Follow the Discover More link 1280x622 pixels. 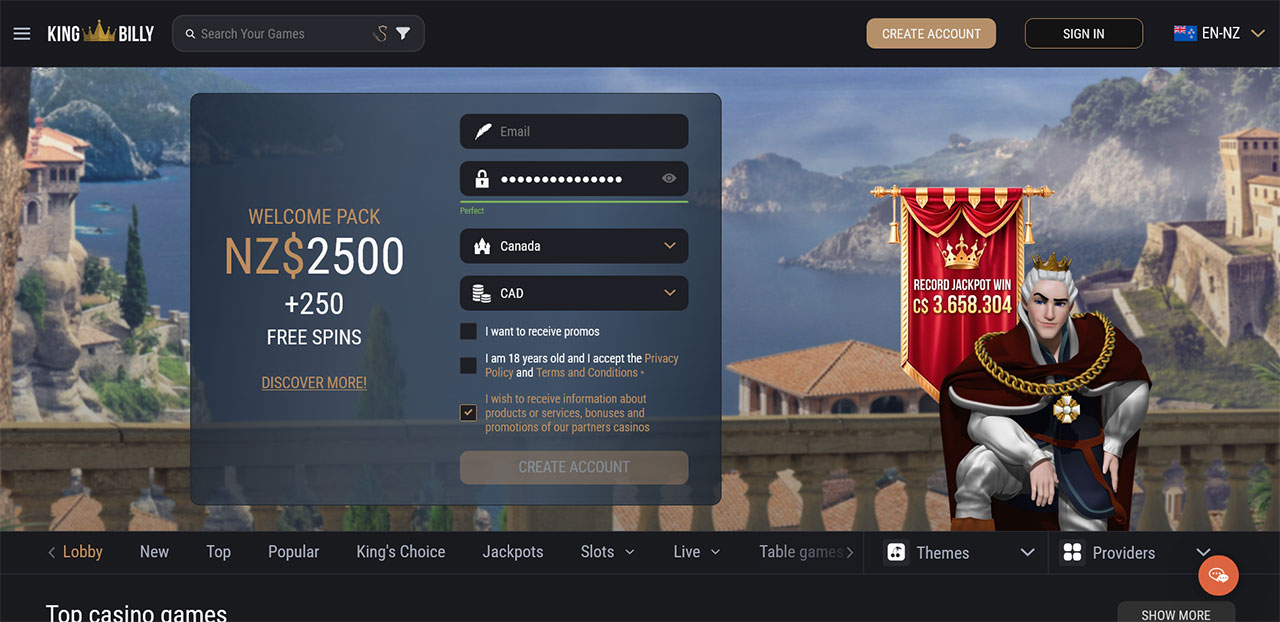tap(314, 383)
